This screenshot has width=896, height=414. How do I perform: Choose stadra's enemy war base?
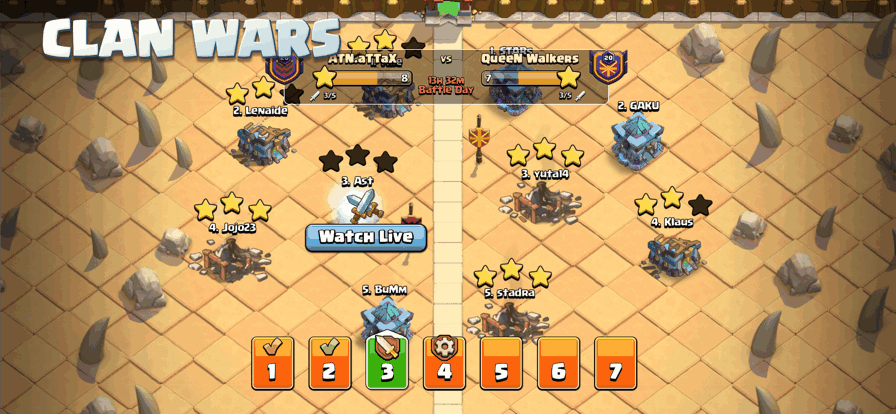pos(510,320)
